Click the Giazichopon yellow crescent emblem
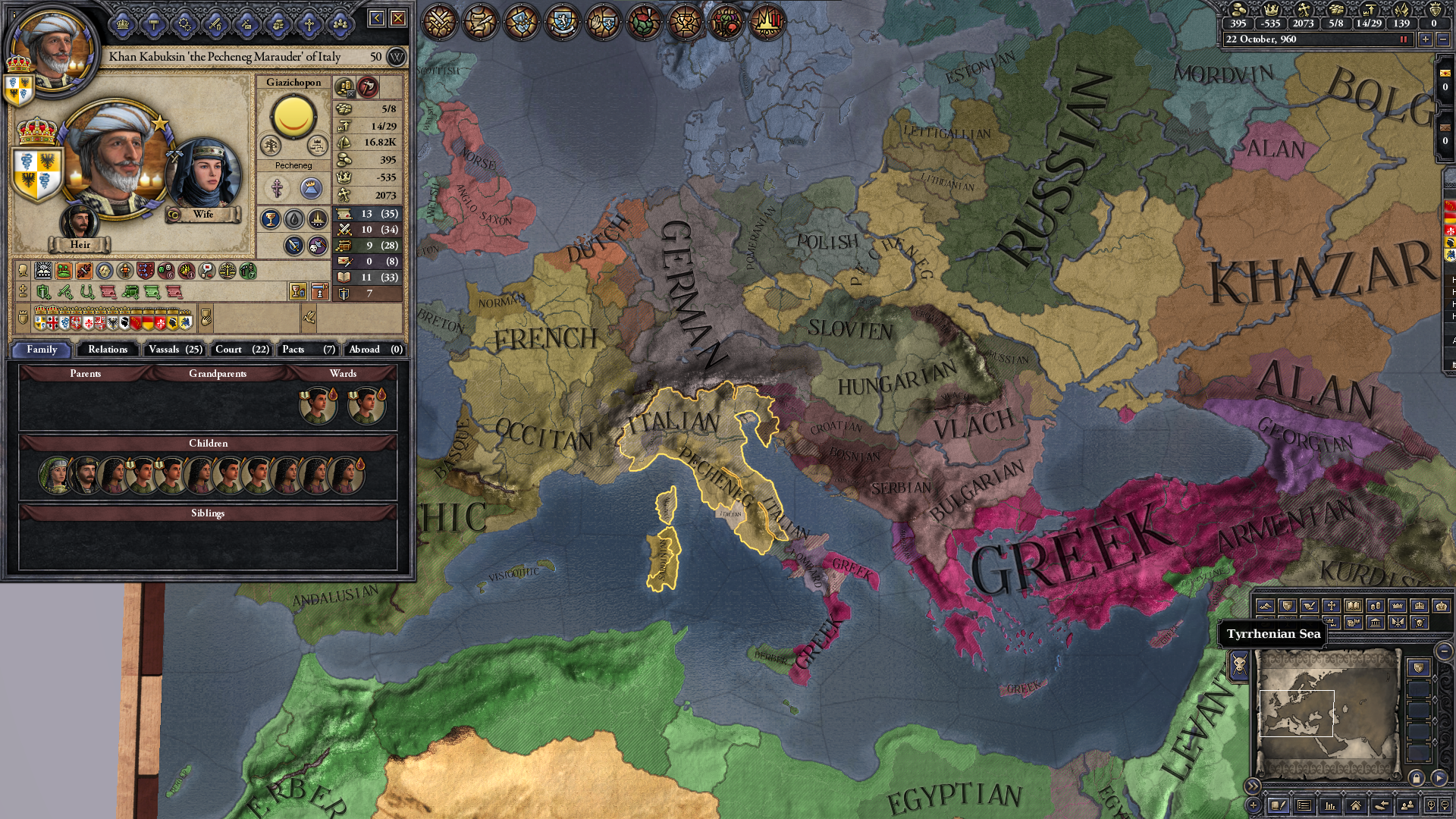Image resolution: width=1456 pixels, height=819 pixels. pos(293,116)
